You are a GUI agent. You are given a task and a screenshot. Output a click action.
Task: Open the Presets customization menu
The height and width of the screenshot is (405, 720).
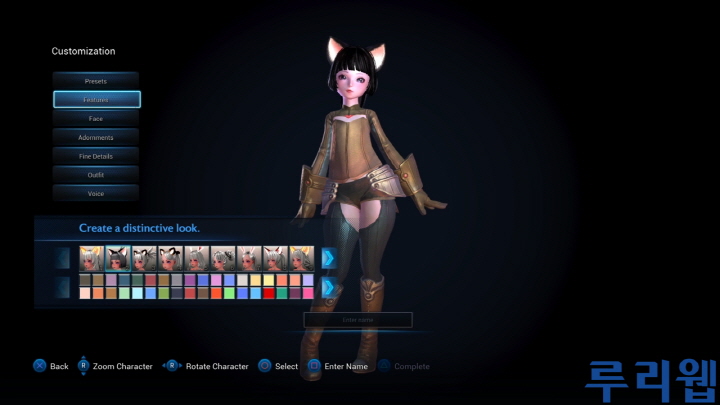[x=96, y=81]
